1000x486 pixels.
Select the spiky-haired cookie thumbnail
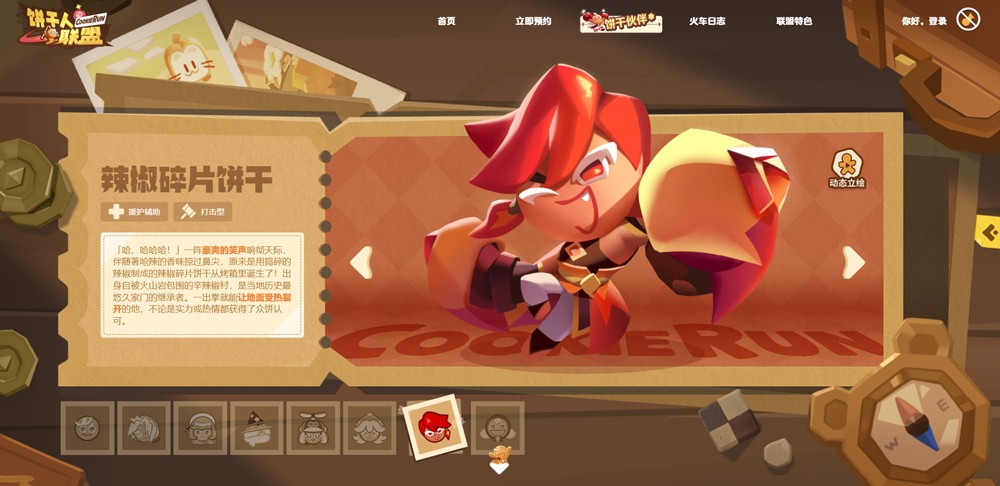pyautogui.click(x=143, y=428)
